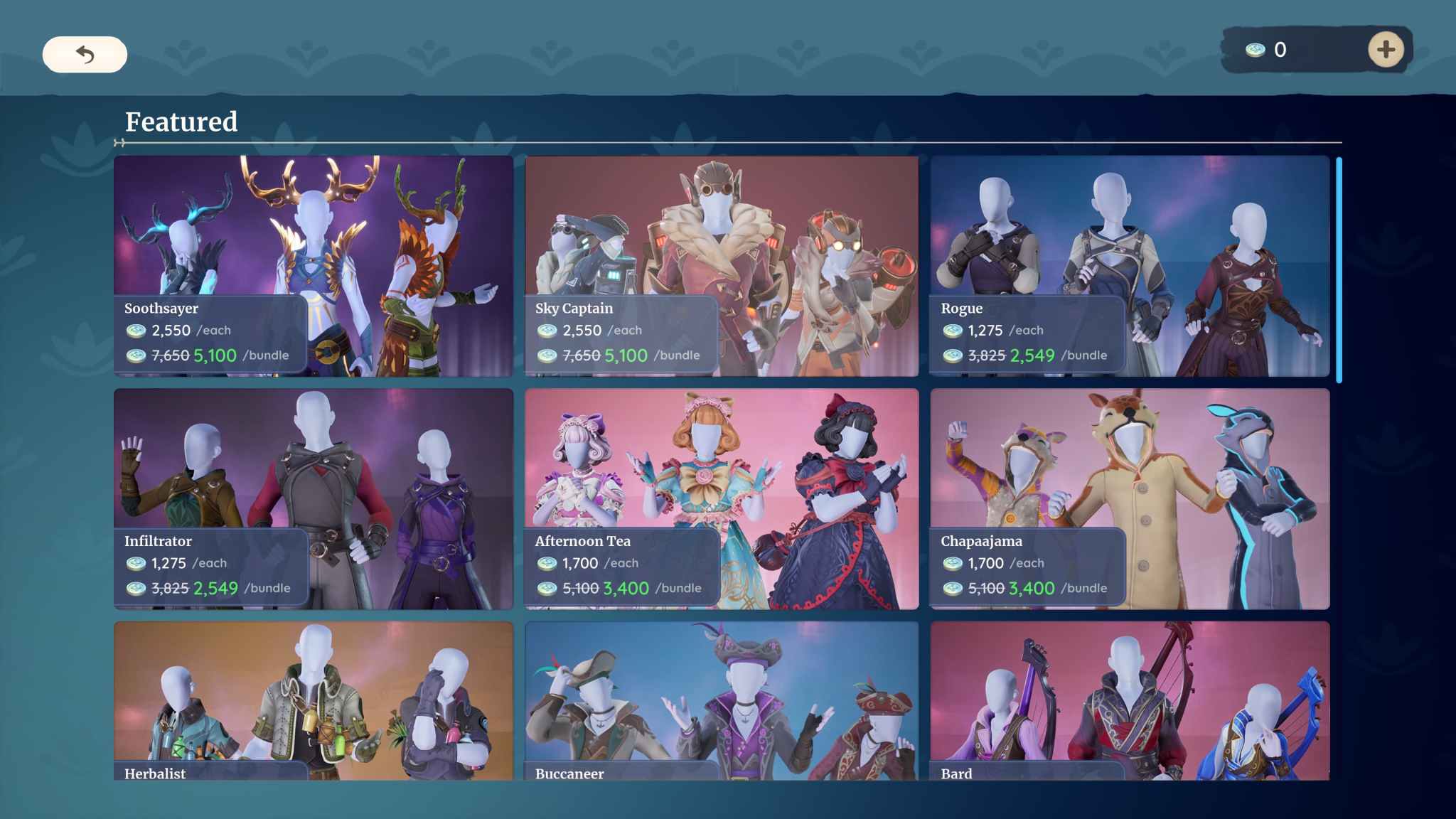Click the coin icon next to Afternoon Tea's each price
The height and width of the screenshot is (819, 1456).
(x=547, y=562)
